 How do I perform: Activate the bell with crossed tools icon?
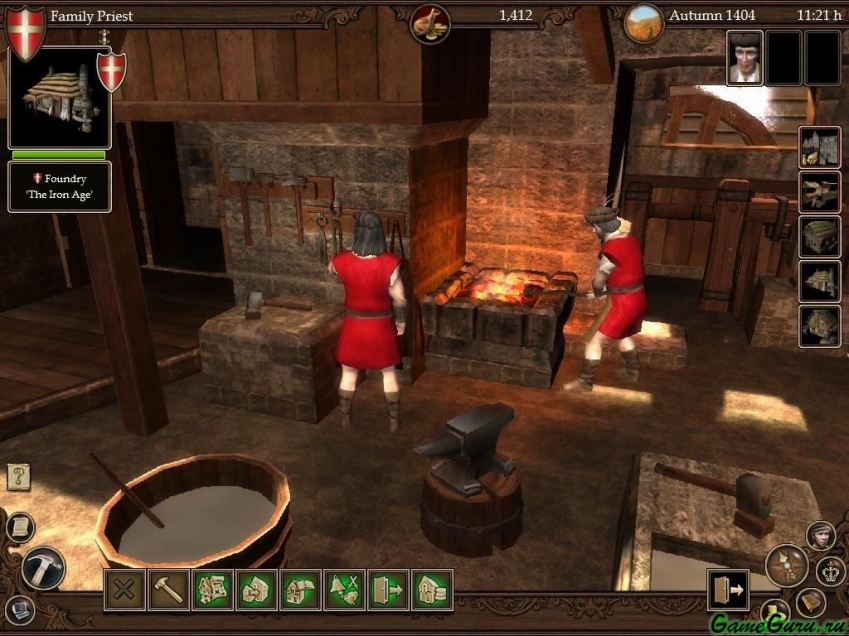pos(344,590)
